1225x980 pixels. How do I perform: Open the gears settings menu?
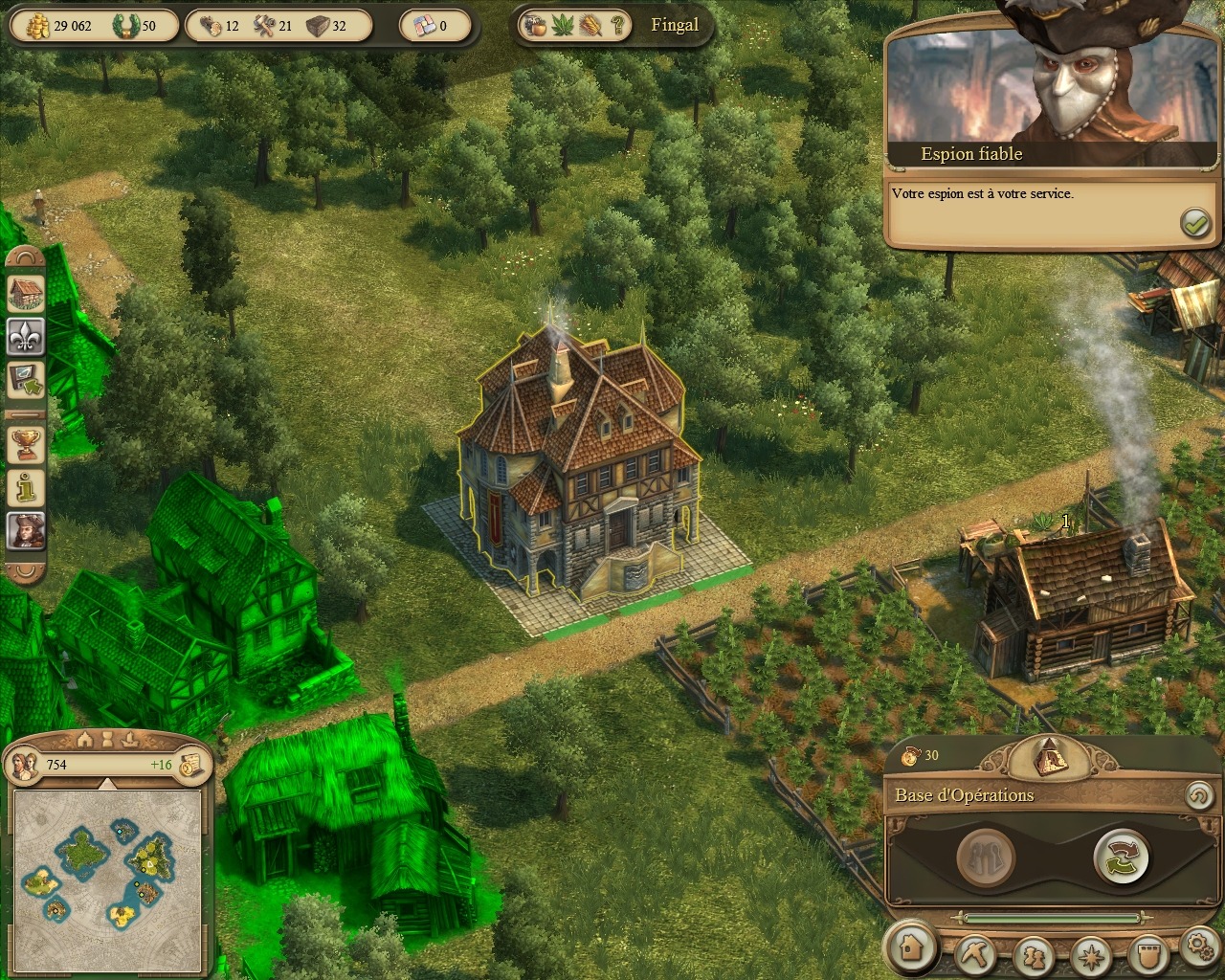(1200, 946)
